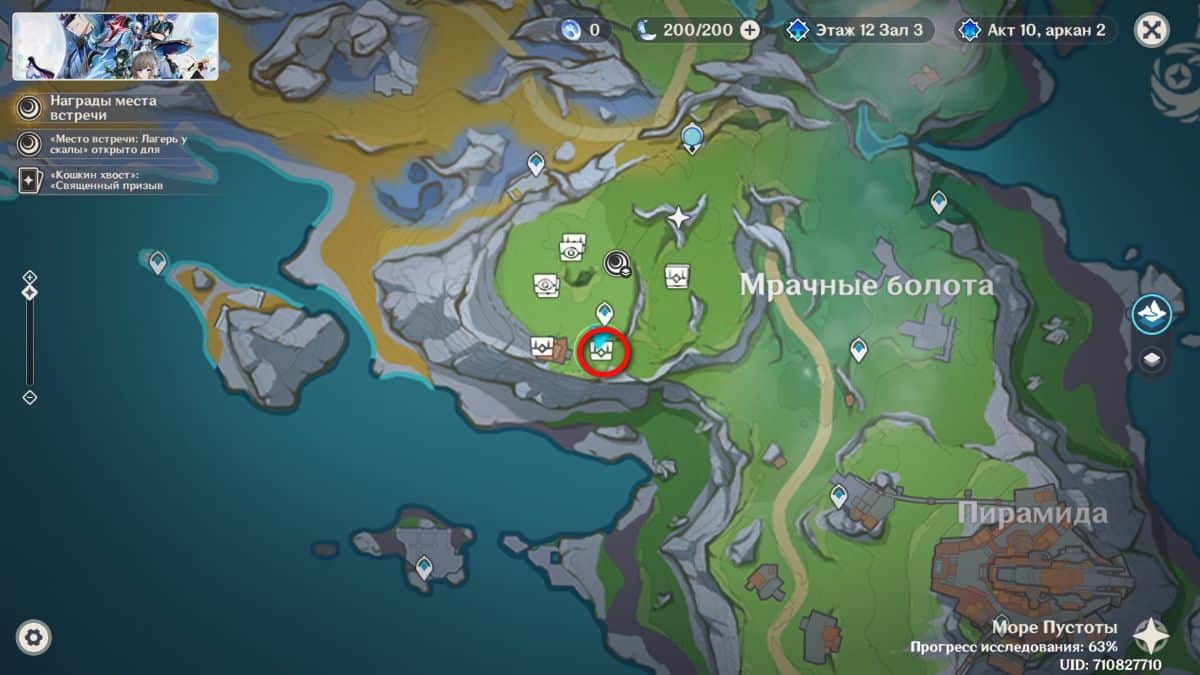Open the region selection icon
The width and height of the screenshot is (1200, 675).
point(1152,314)
